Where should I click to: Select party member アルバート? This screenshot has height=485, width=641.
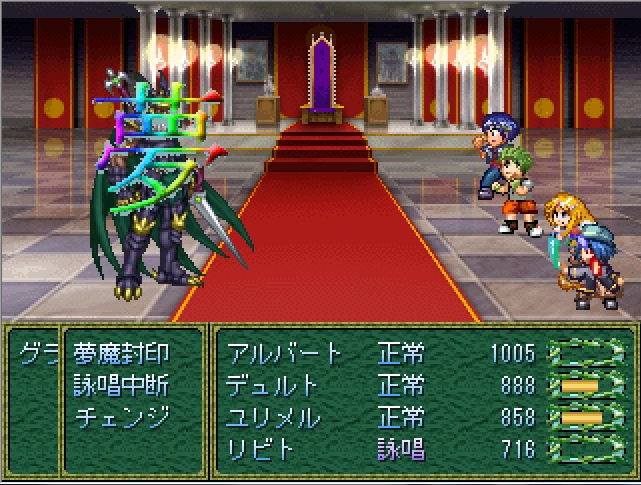coord(284,353)
